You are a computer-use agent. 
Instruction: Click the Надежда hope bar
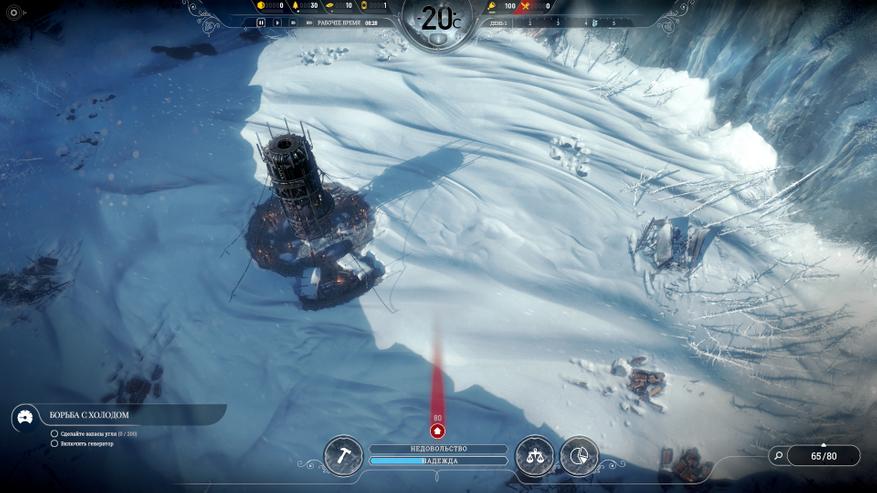(x=438, y=461)
